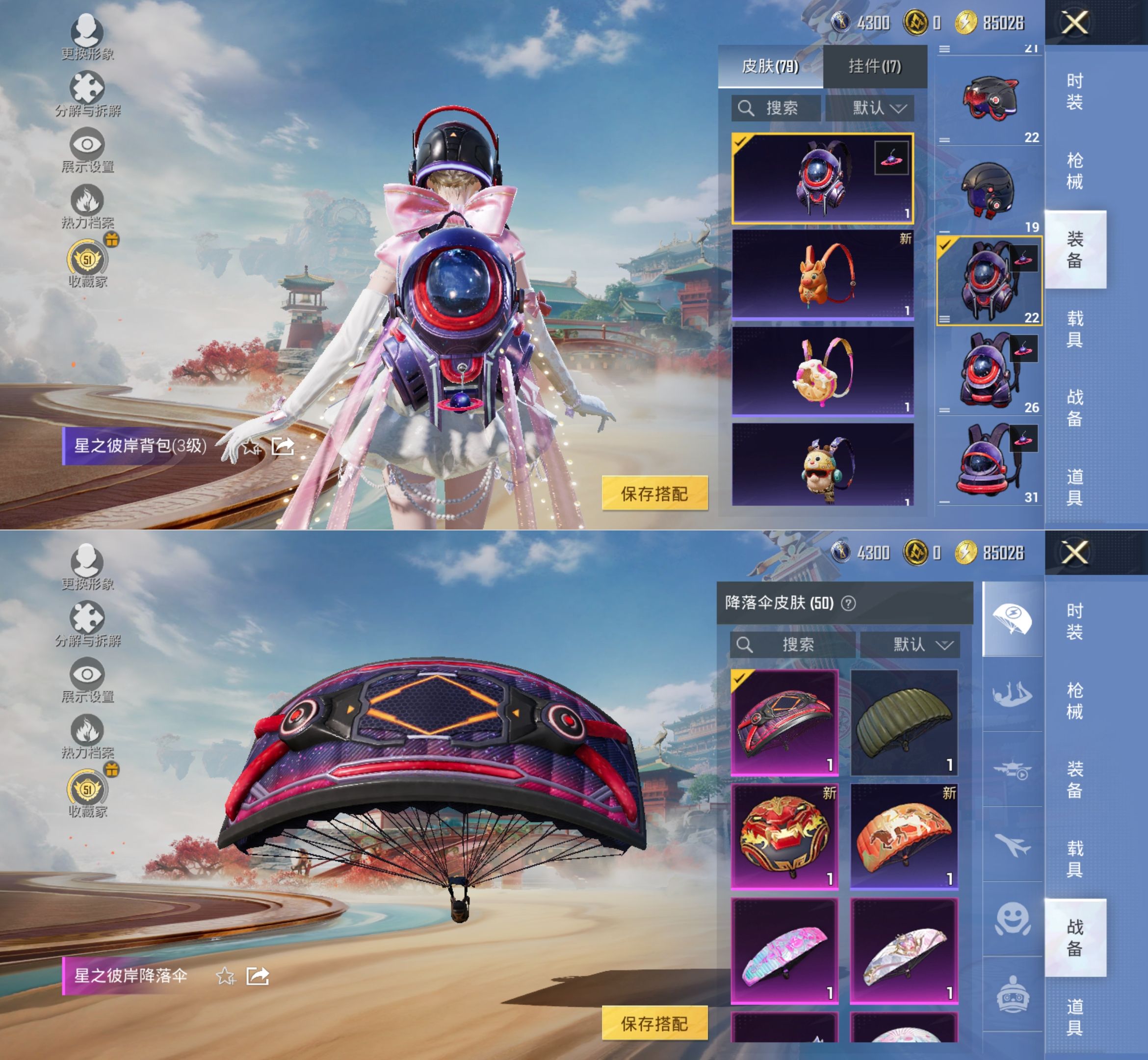Choose the pink donut backpack skin
The height and width of the screenshot is (1060, 1148).
click(x=822, y=371)
